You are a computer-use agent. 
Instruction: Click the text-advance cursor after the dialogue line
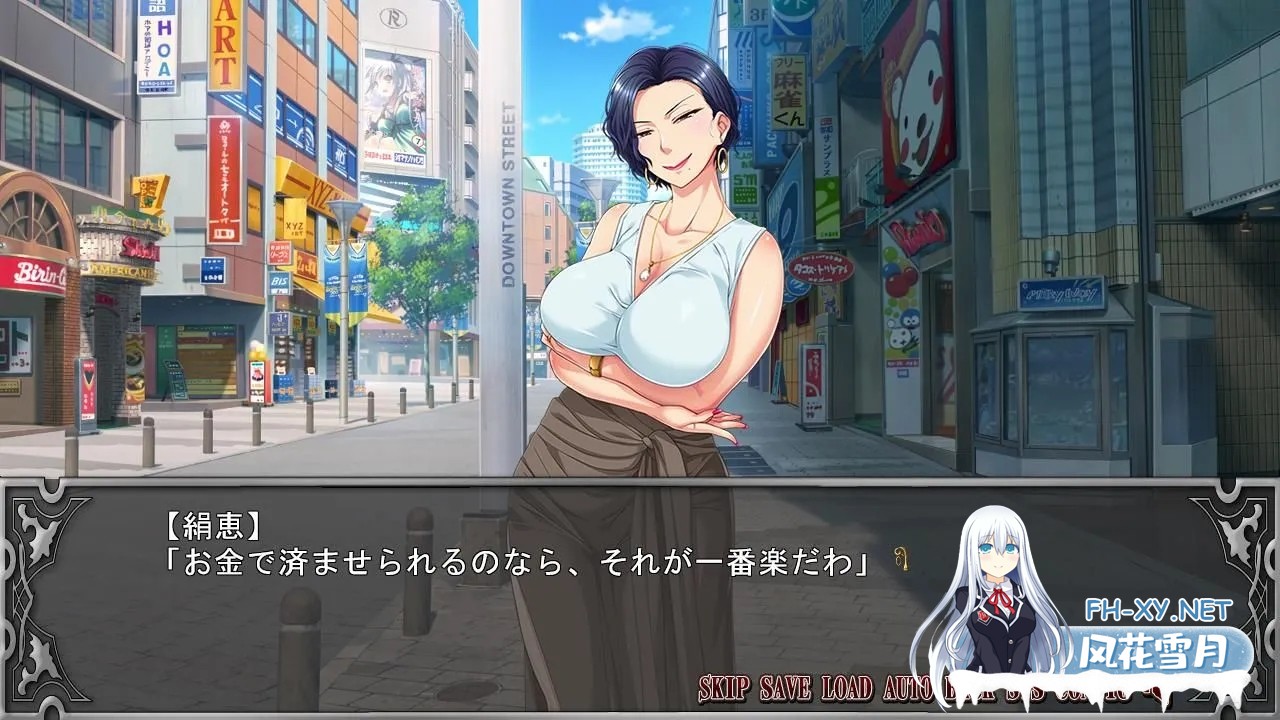tap(902, 561)
